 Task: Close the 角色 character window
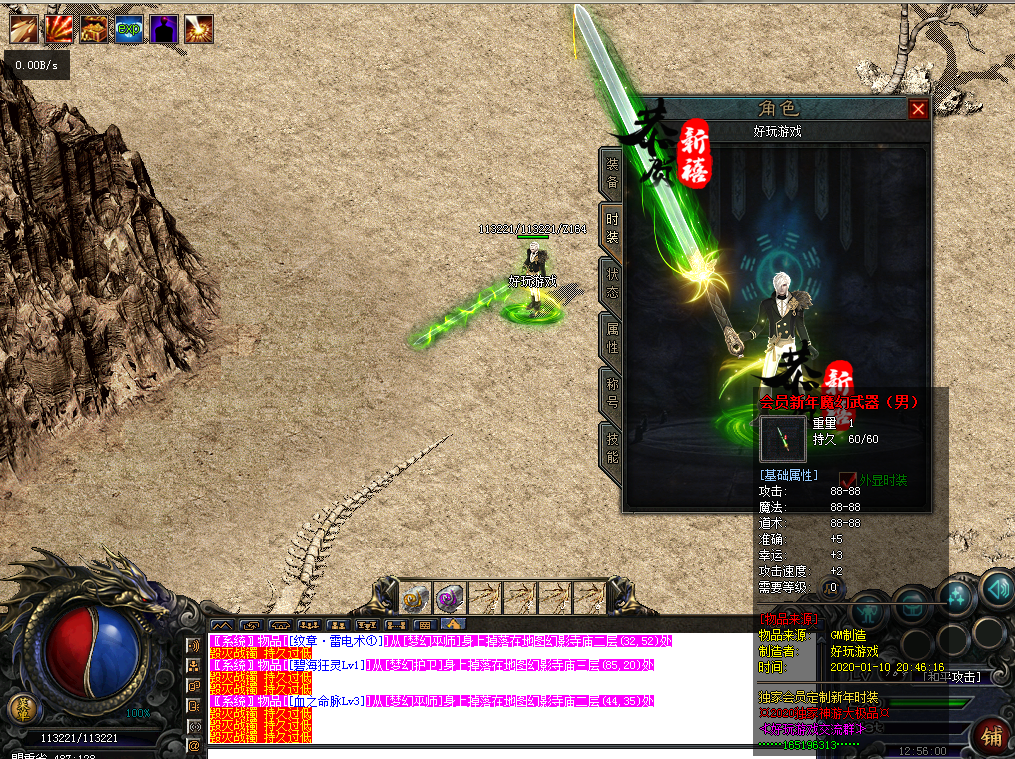(918, 109)
